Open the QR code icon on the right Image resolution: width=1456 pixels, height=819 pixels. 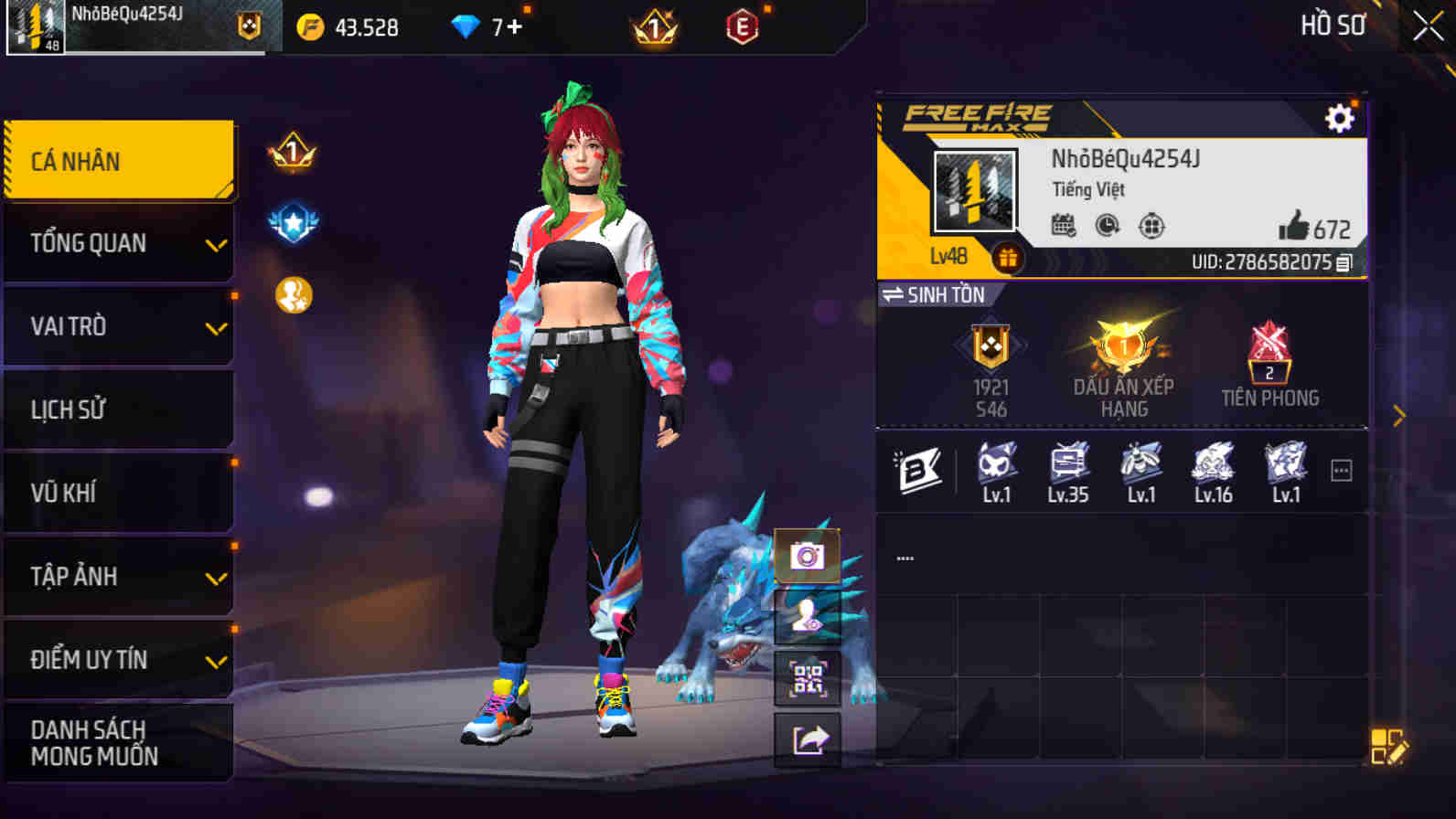(x=806, y=678)
